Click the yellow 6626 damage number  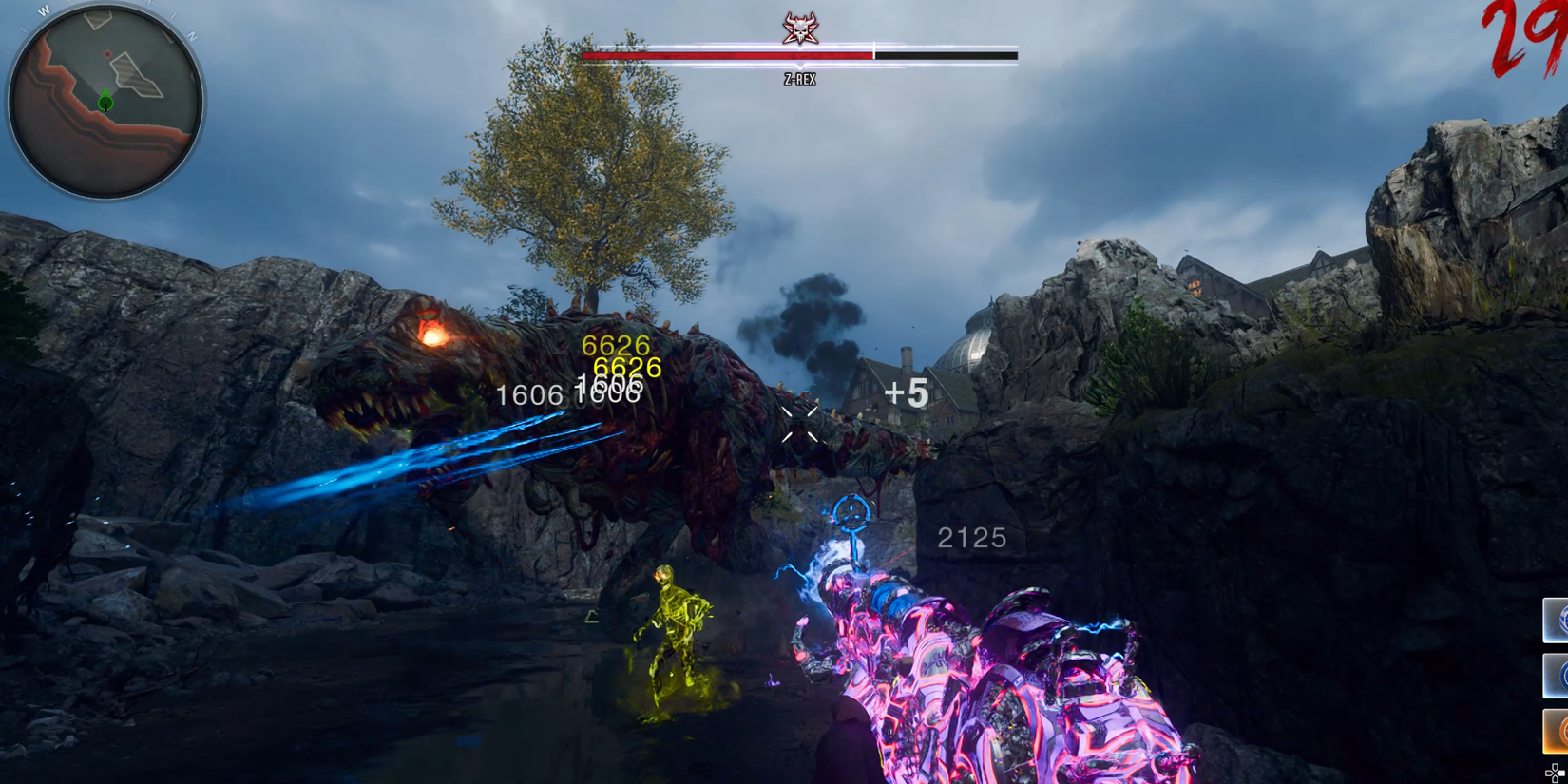[615, 345]
